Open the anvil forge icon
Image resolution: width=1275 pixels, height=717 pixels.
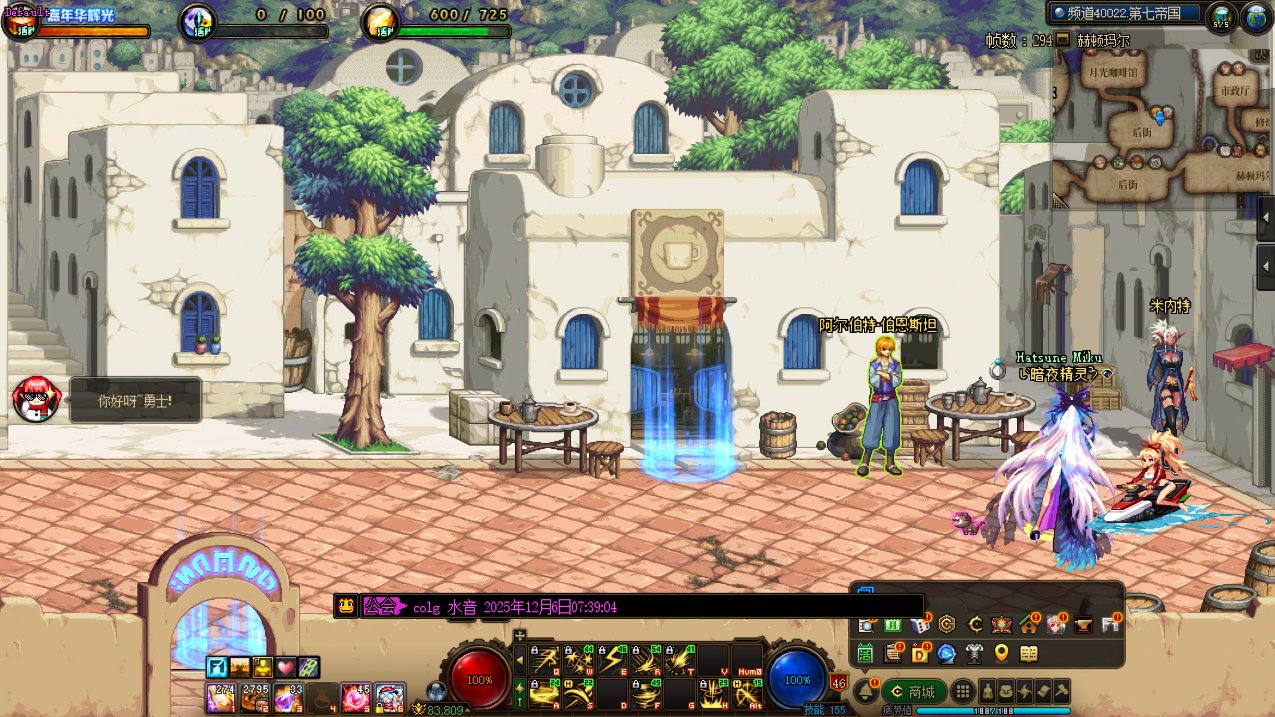pyautogui.click(x=1082, y=625)
